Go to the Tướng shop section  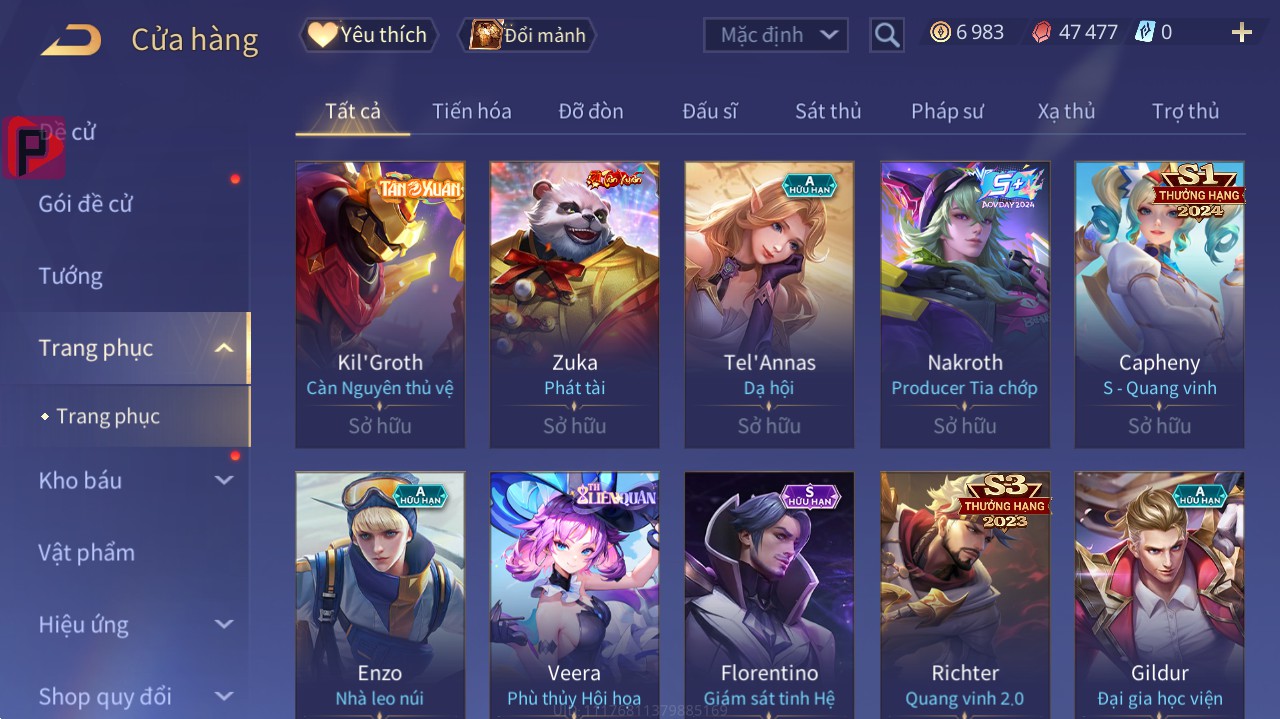(70, 276)
